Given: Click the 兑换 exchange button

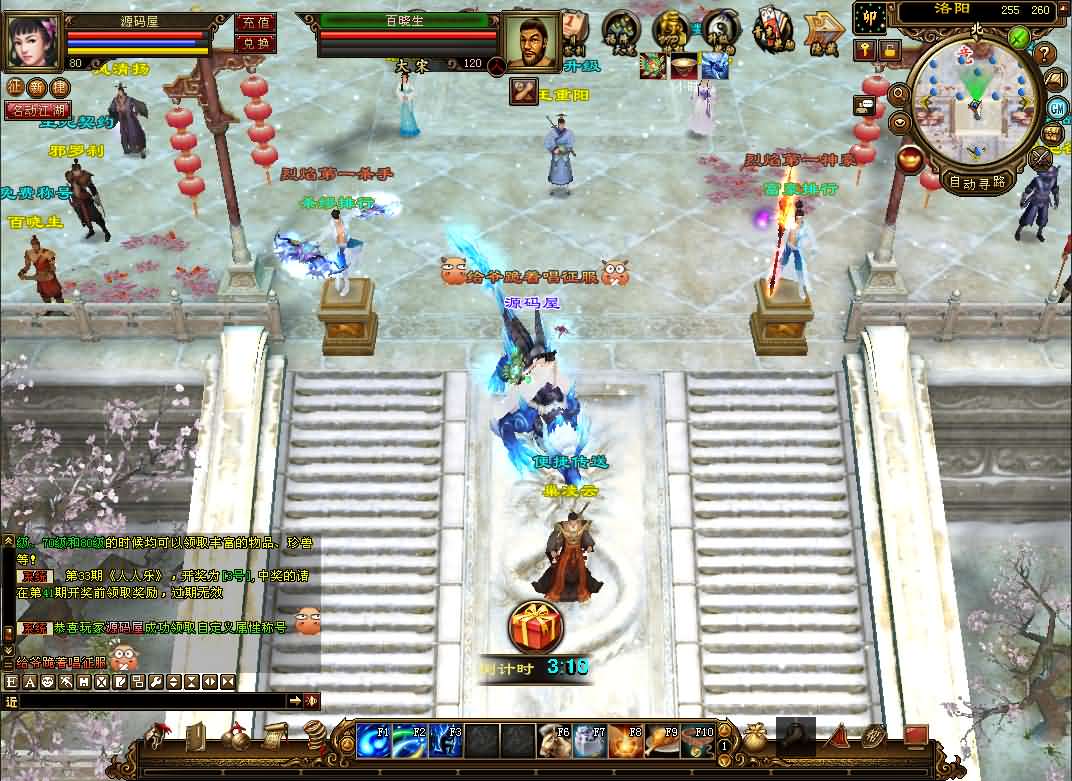Looking at the screenshot, I should (255, 43).
